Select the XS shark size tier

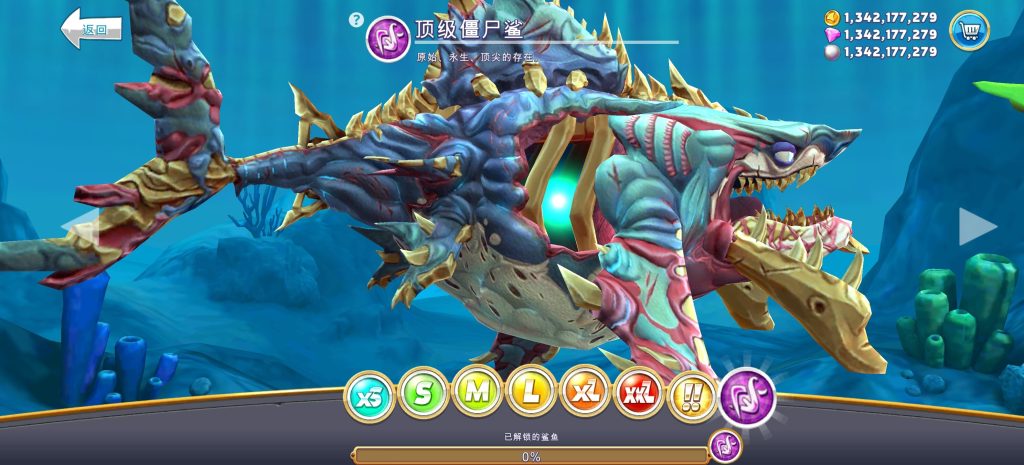(x=369, y=393)
